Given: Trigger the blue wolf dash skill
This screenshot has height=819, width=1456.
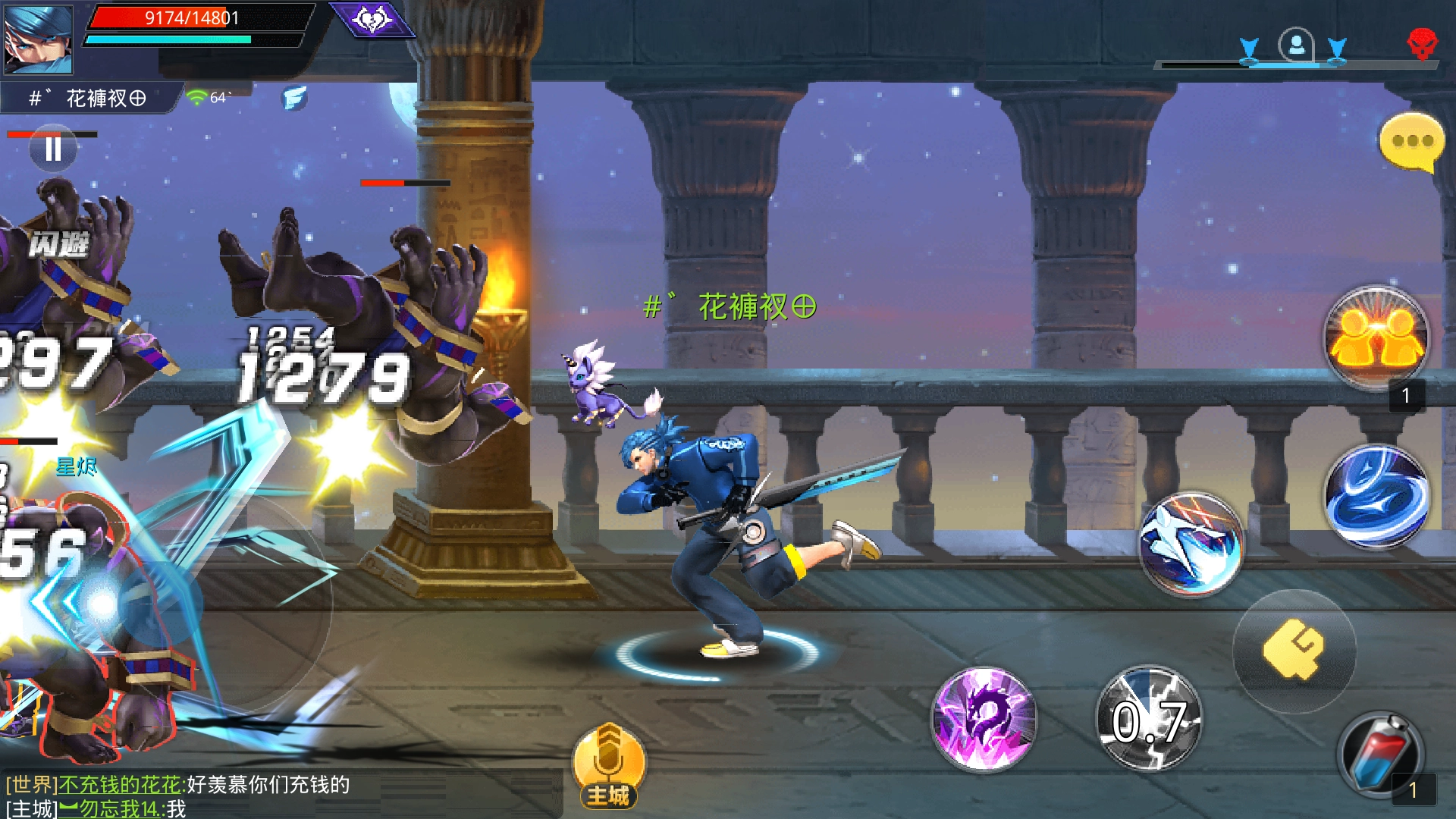Looking at the screenshot, I should coord(1191,543).
